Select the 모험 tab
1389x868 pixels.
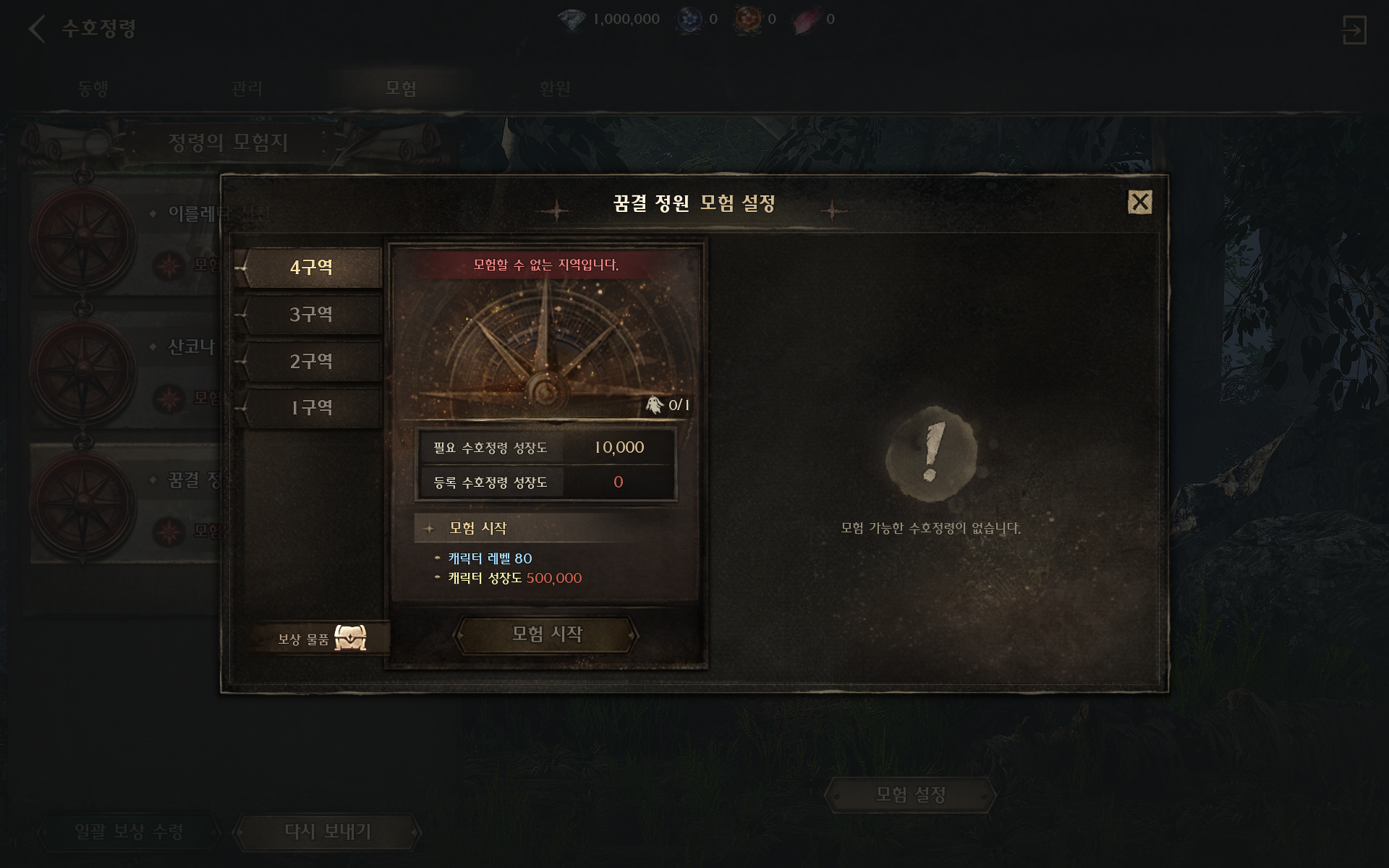pos(401,88)
